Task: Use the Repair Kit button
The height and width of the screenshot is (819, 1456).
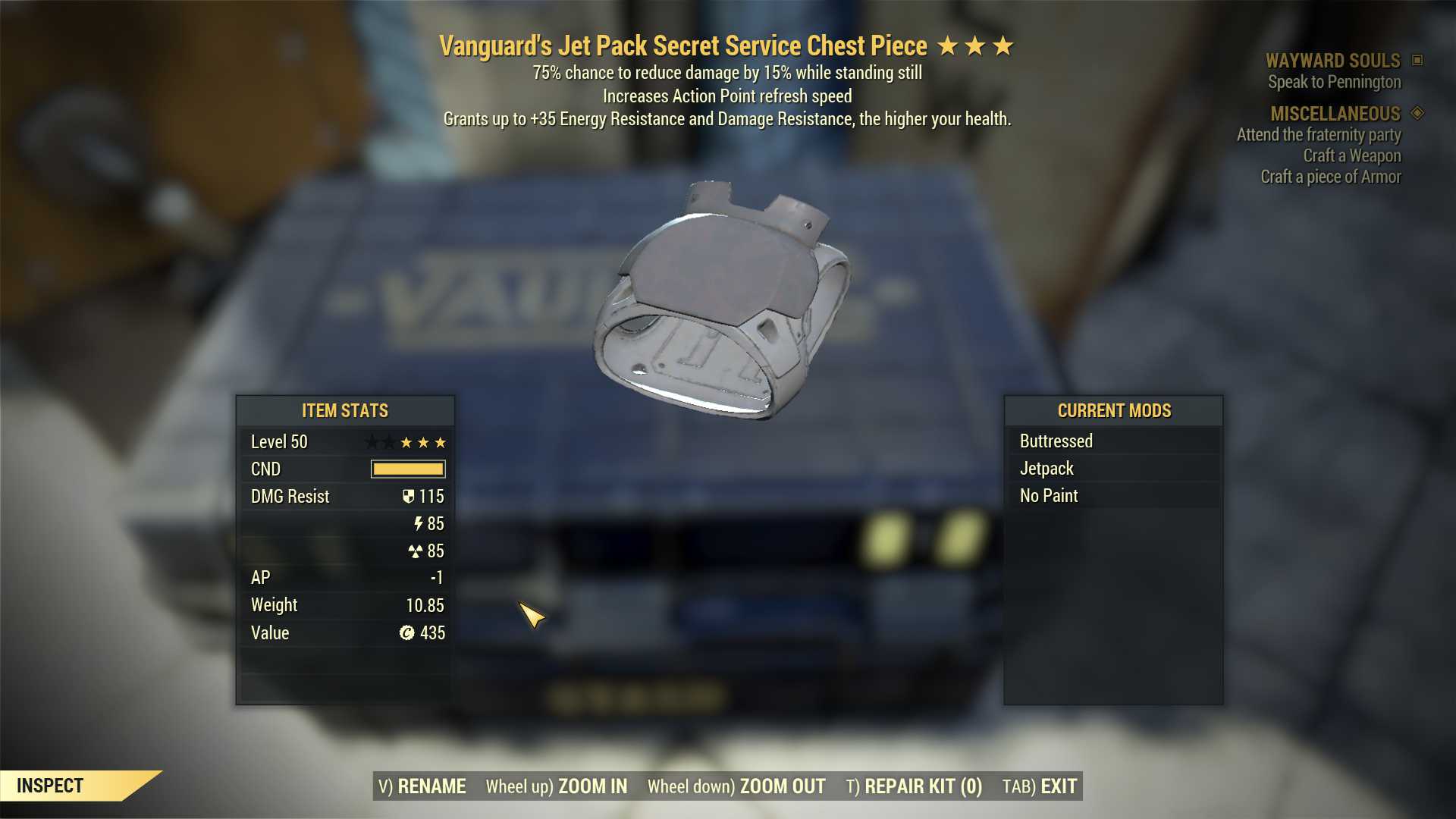Action: pos(914,786)
